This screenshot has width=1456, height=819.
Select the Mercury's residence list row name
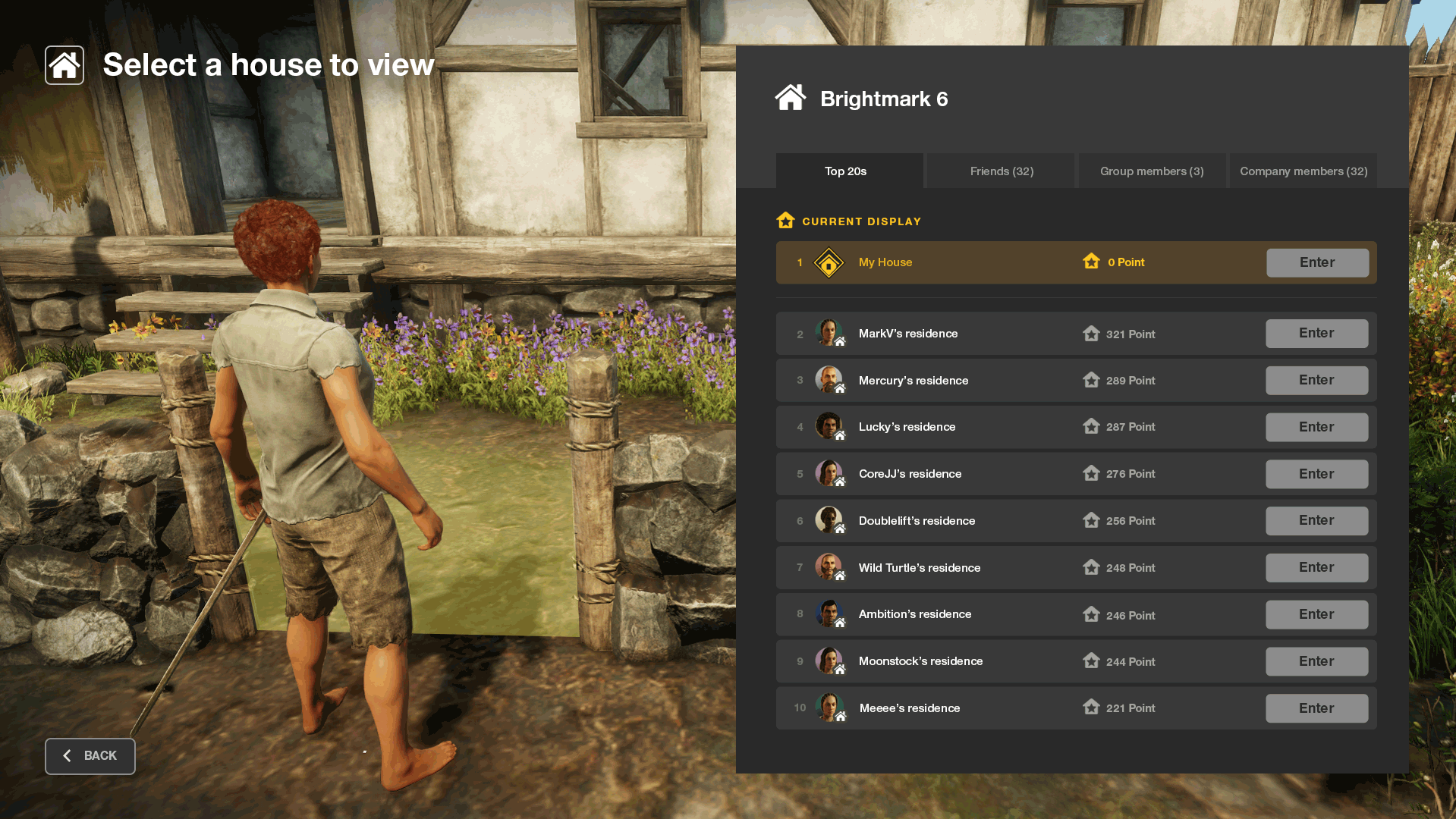[x=913, y=381]
